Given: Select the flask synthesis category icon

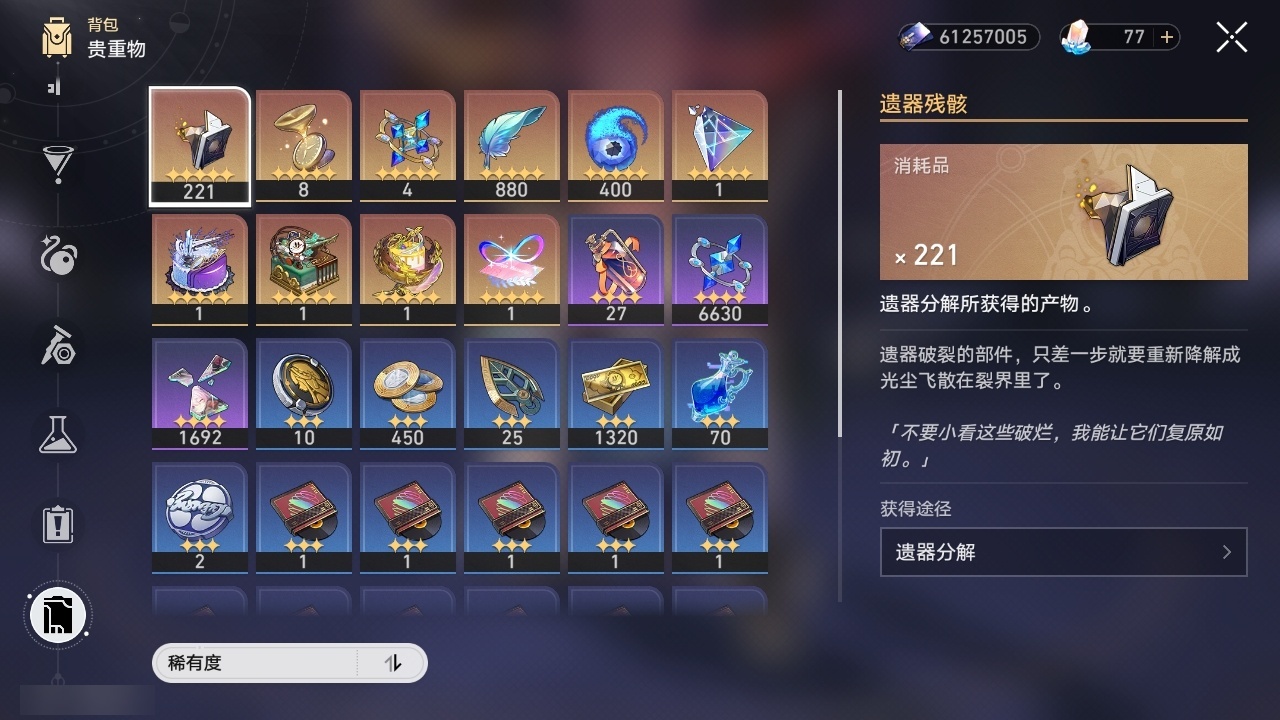Looking at the screenshot, I should point(57,435).
